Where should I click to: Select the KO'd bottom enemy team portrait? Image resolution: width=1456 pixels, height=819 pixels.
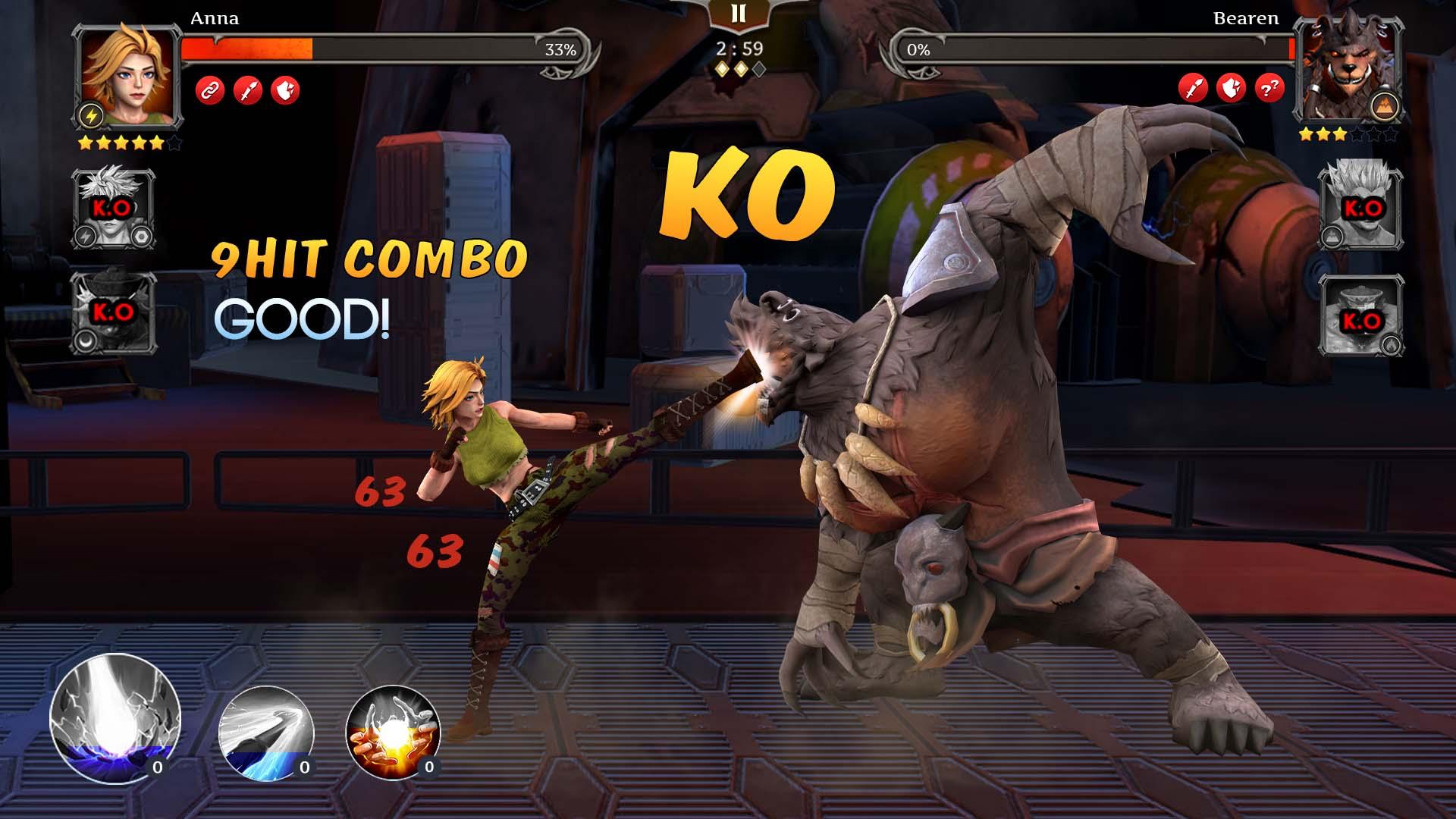pos(1360,315)
